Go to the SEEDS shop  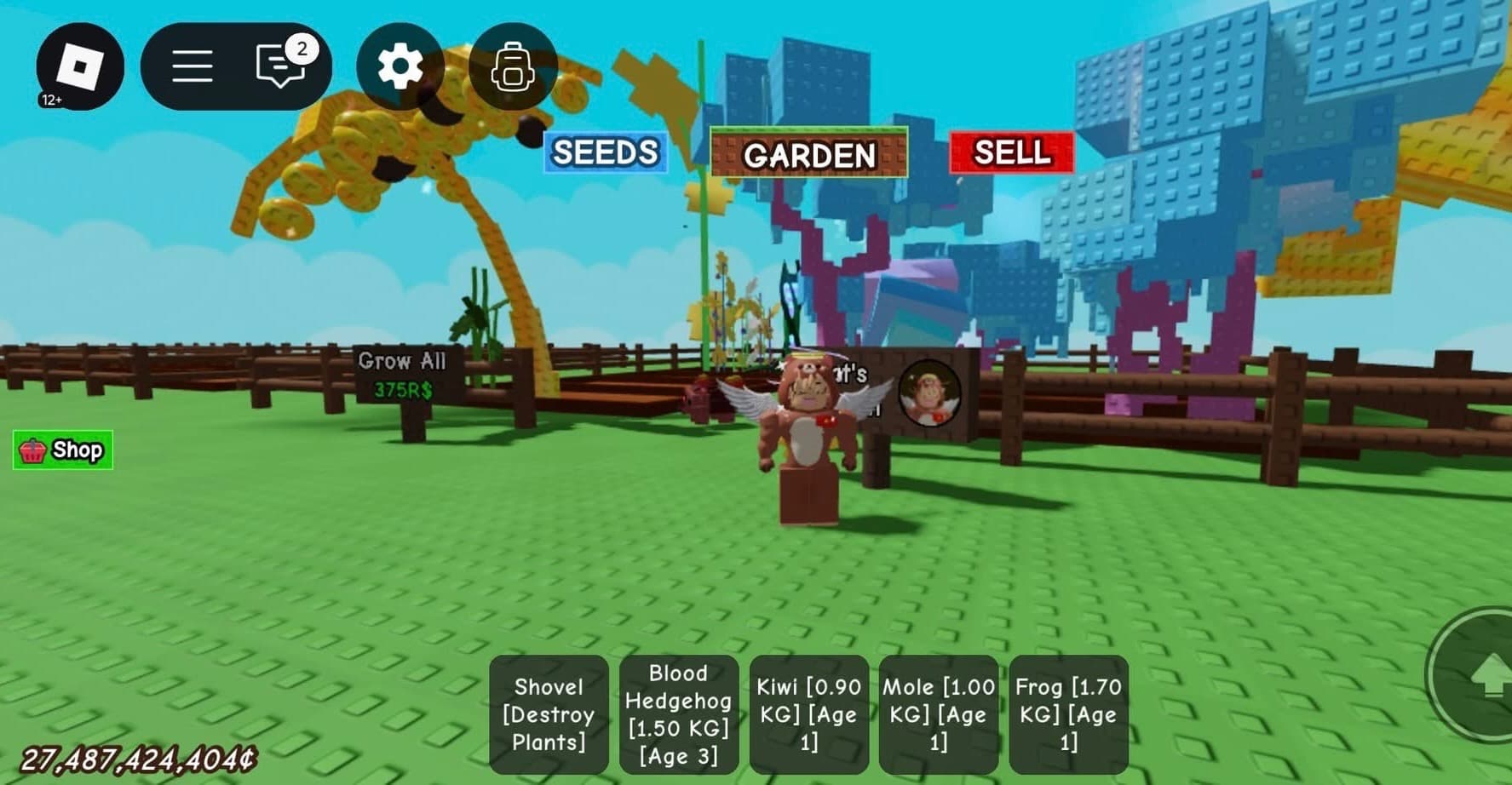coord(605,152)
